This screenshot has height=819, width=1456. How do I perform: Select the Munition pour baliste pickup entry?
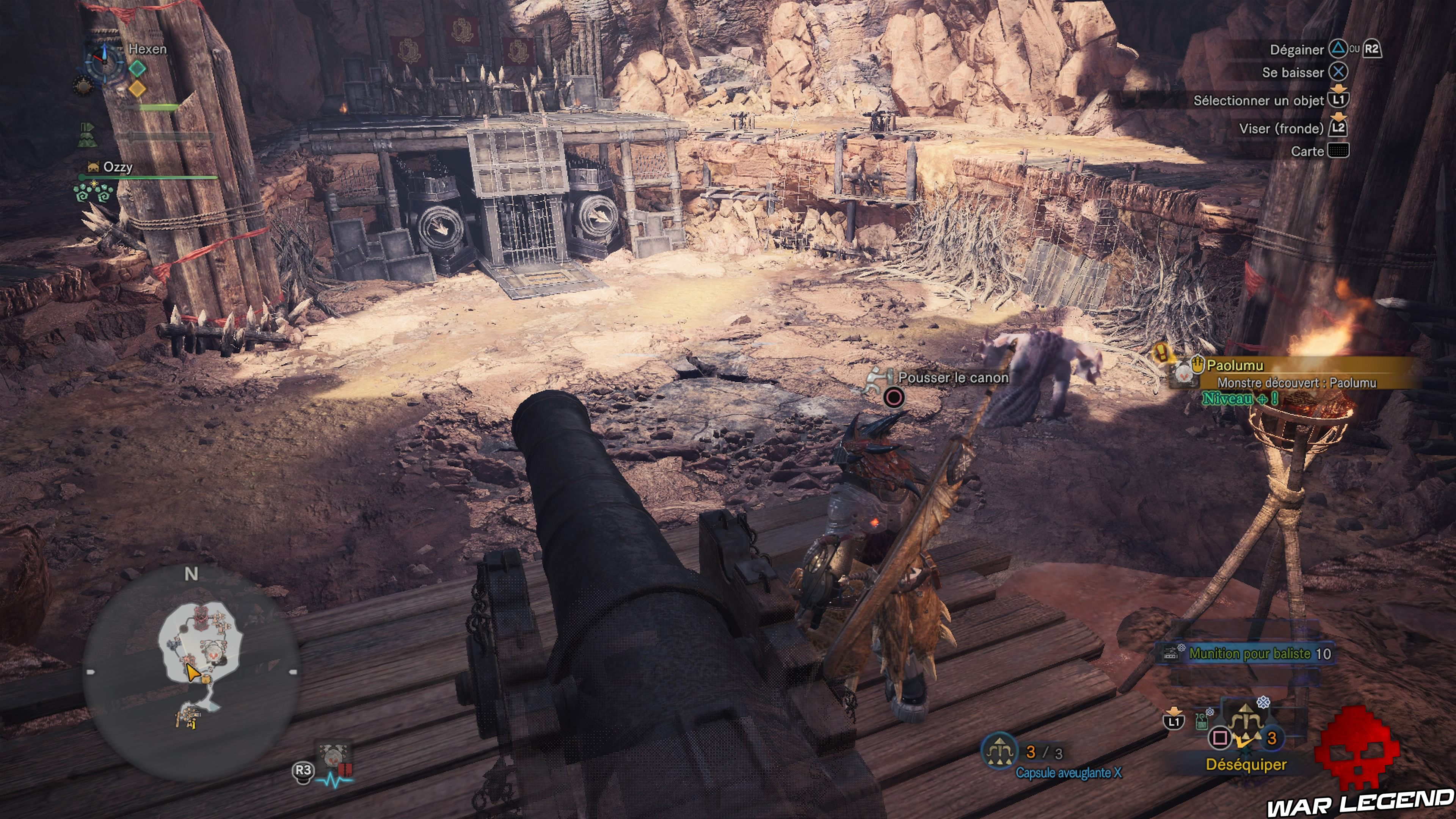[1249, 653]
